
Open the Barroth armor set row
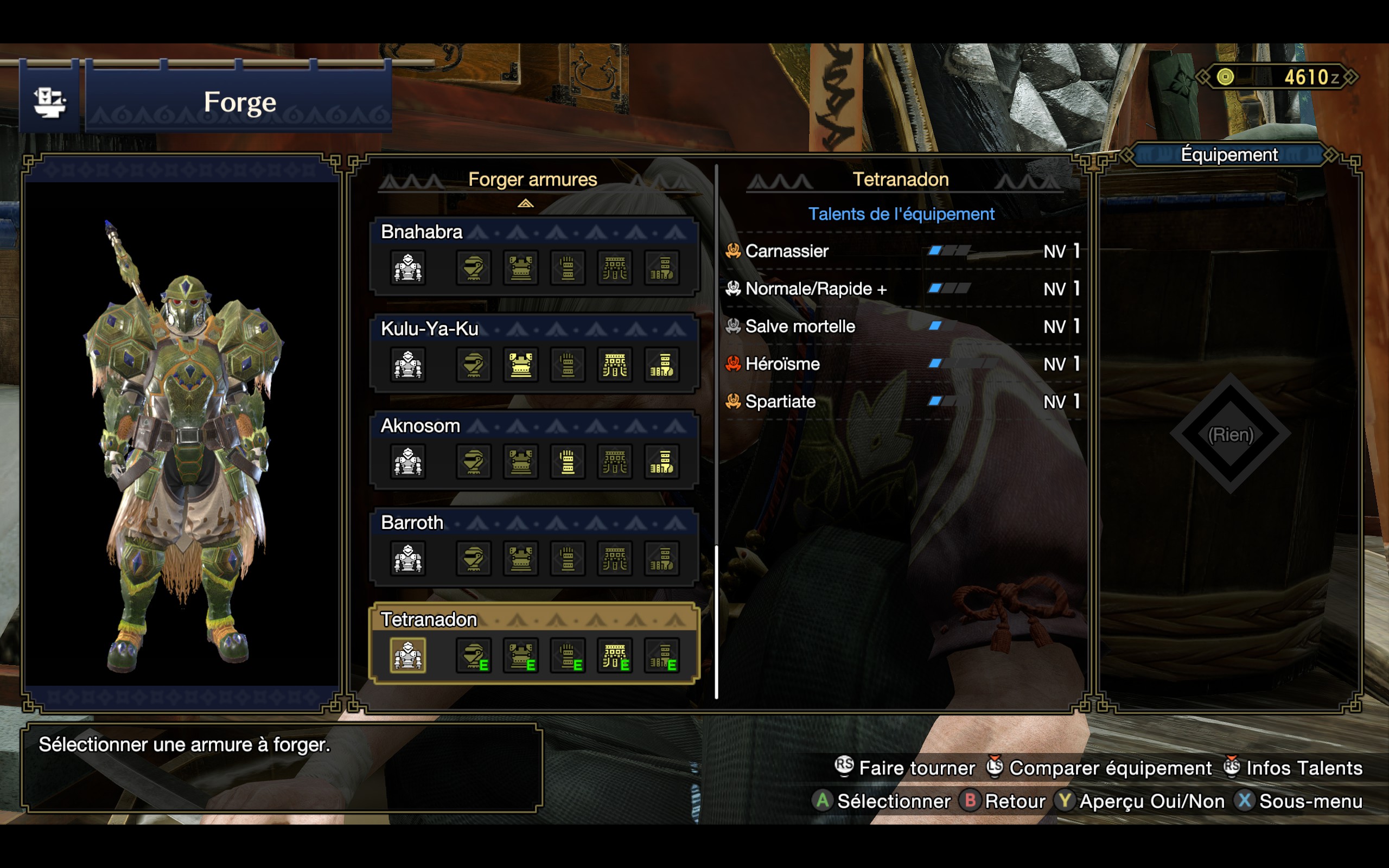pos(412,522)
